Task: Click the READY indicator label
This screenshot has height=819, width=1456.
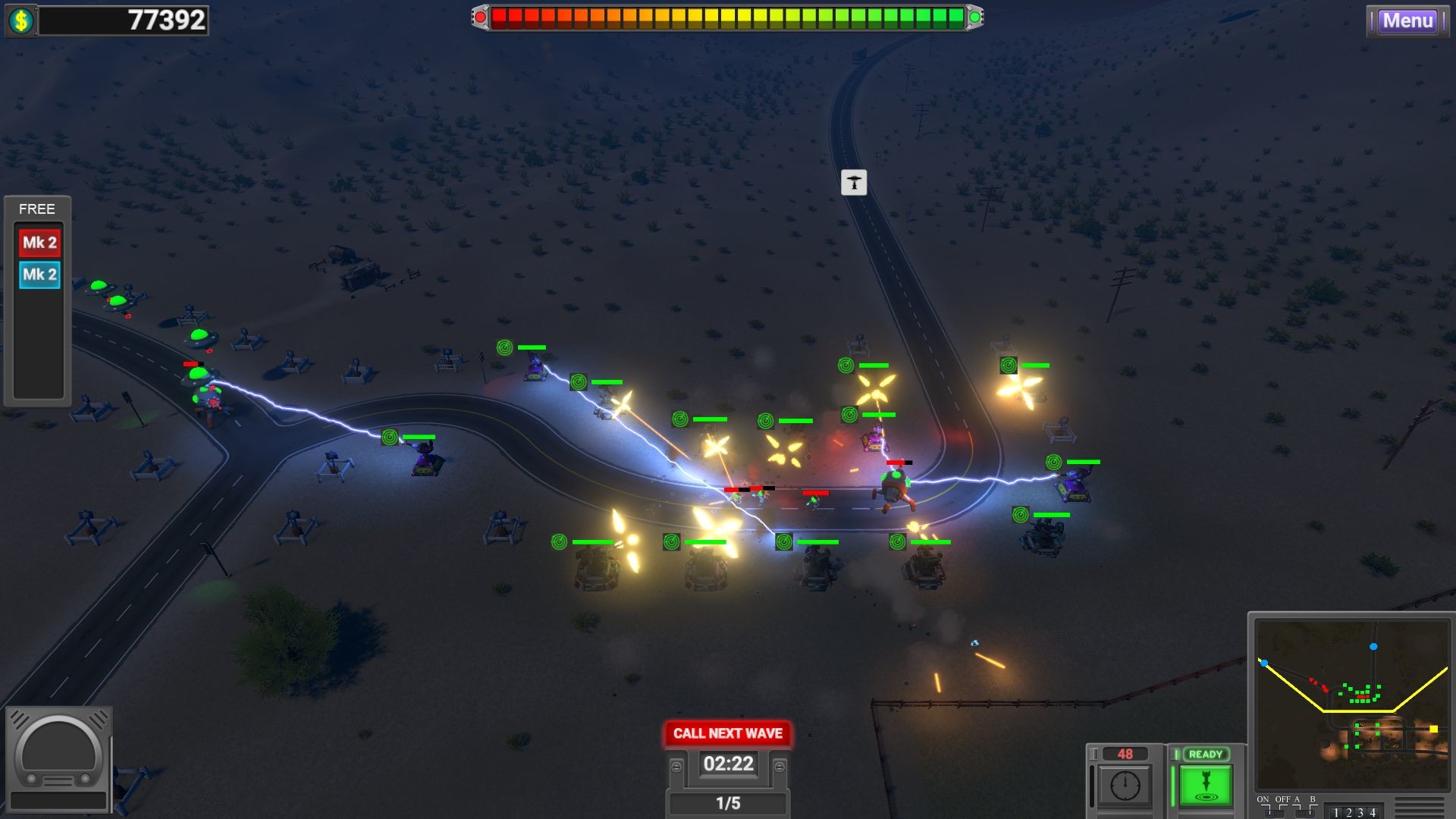Action: (1205, 754)
